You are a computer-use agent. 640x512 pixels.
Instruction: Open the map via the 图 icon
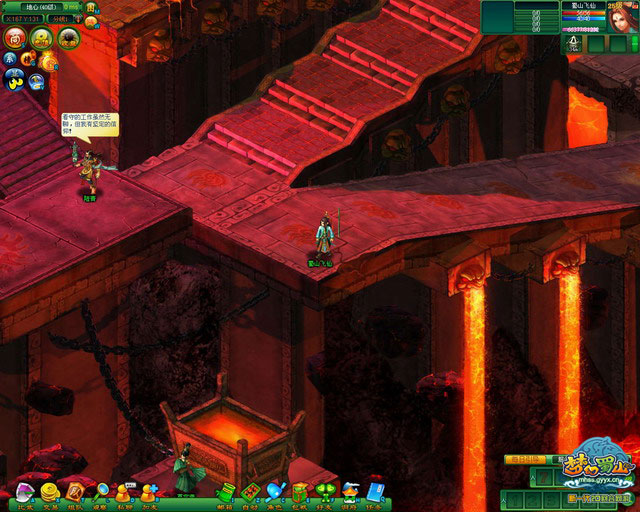click(91, 8)
